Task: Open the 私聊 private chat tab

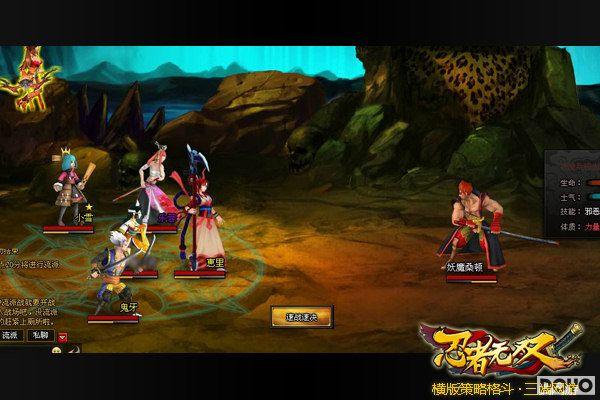Action: (x=40, y=335)
